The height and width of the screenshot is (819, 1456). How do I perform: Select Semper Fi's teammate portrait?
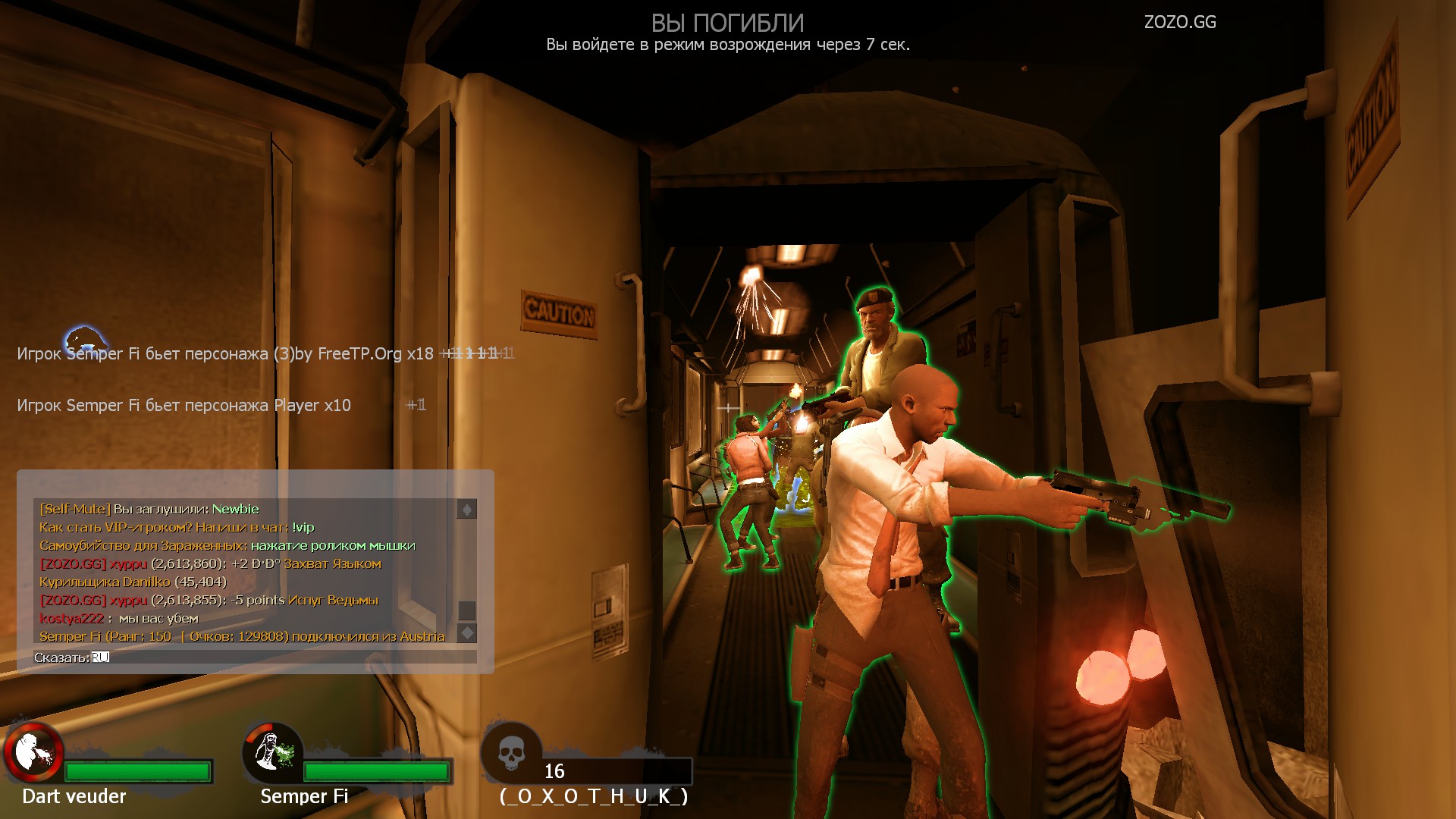pos(272,752)
